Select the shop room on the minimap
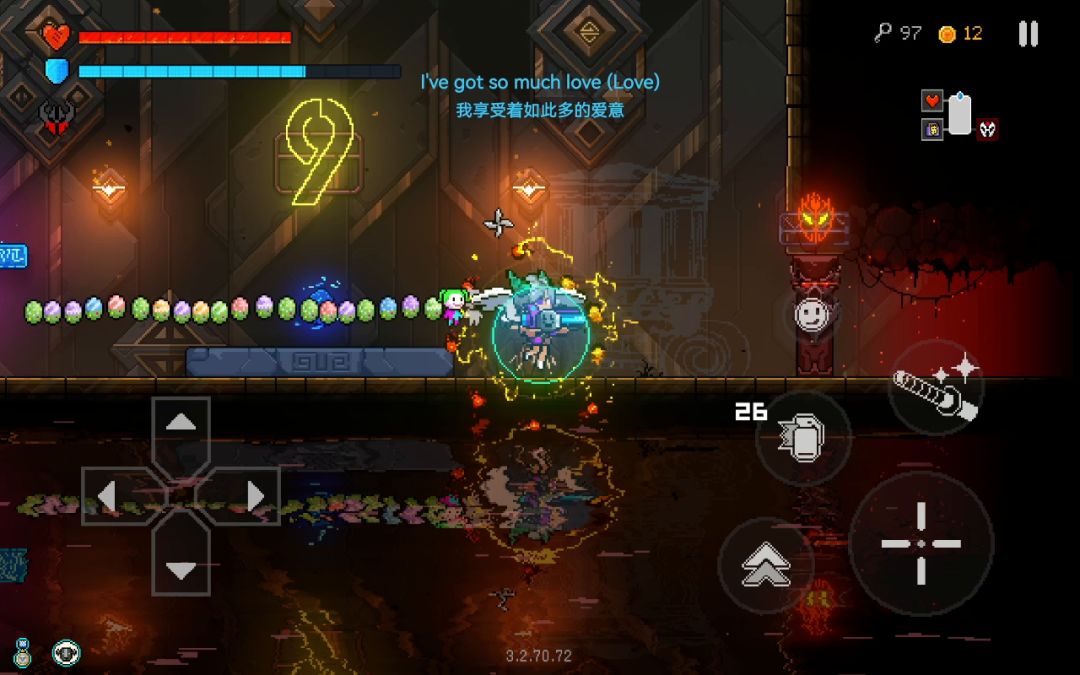Screen dimensions: 1080x675 point(932,128)
